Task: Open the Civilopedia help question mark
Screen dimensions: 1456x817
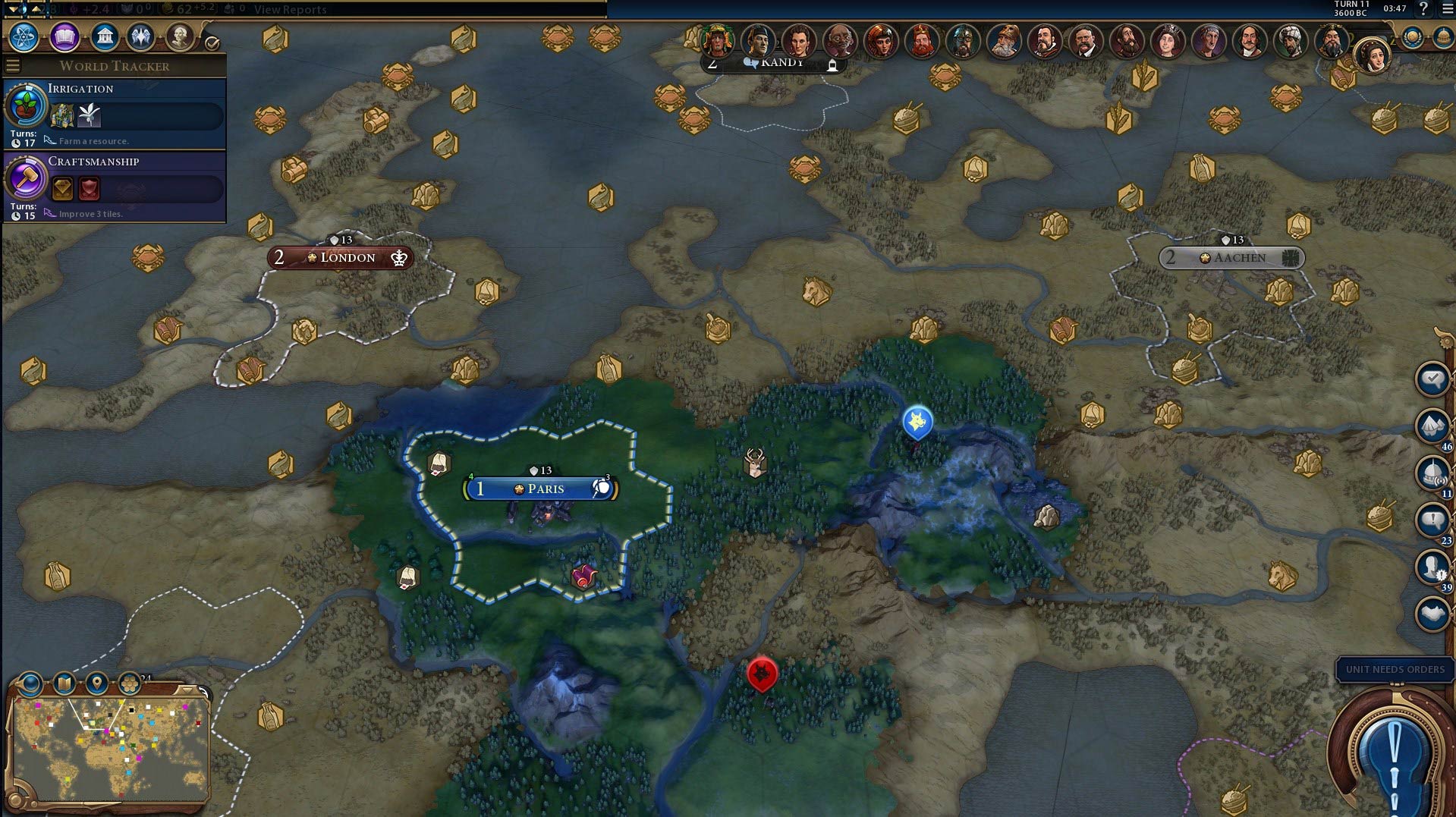Action: click(x=1423, y=8)
